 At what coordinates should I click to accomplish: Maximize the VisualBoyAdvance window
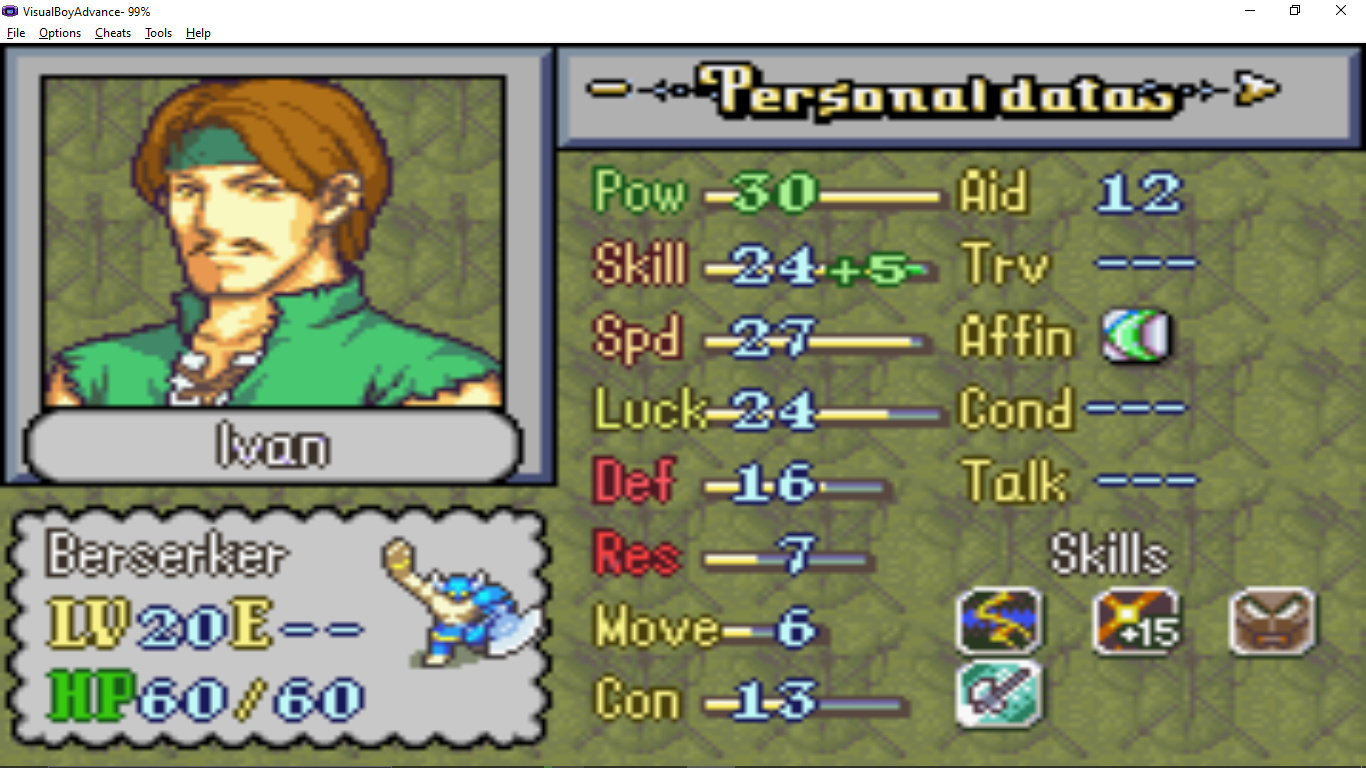[x=1295, y=11]
